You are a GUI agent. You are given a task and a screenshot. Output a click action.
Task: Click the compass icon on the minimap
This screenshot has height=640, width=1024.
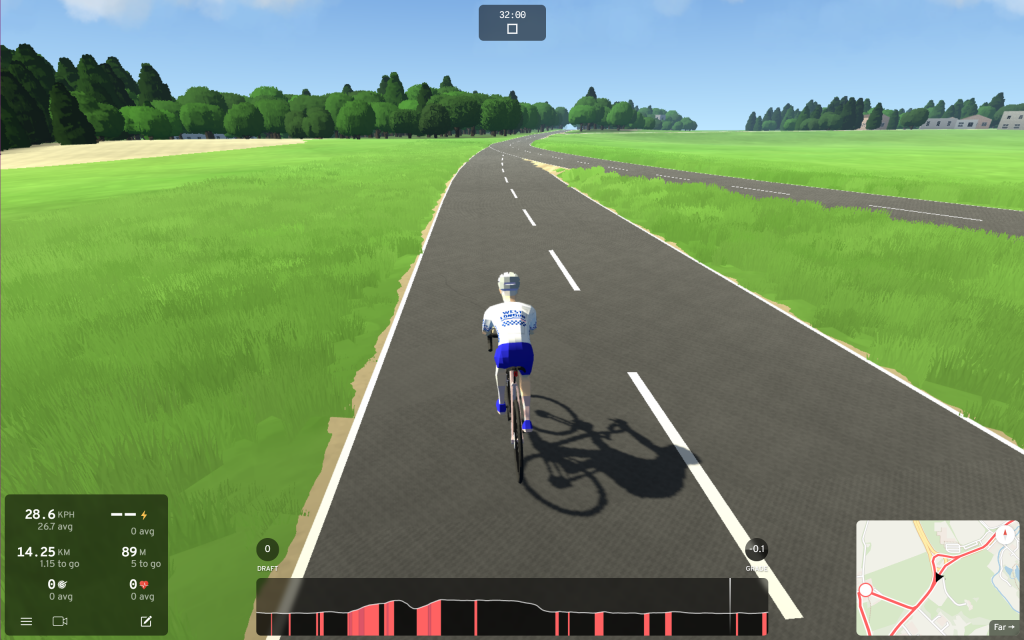[1005, 535]
